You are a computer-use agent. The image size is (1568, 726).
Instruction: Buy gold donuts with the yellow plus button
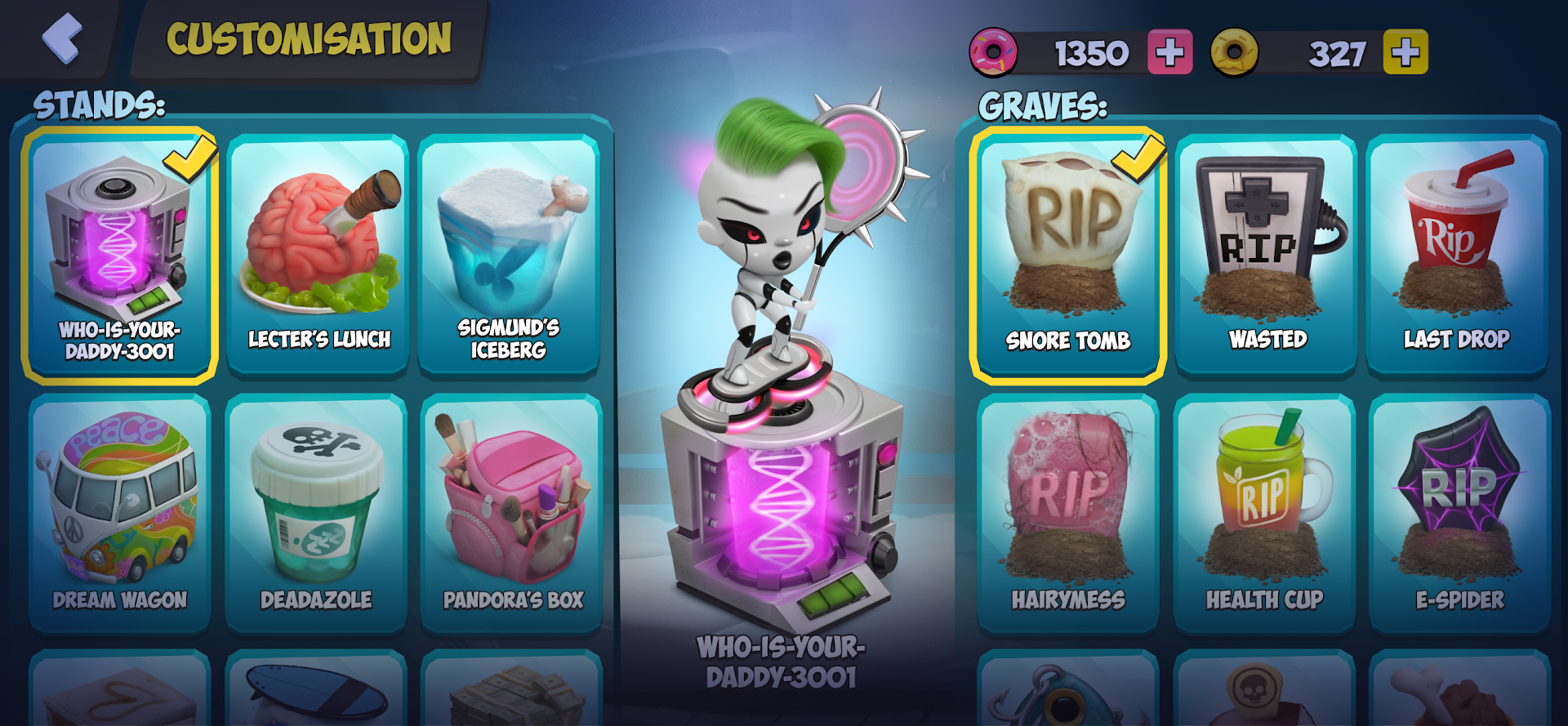tap(1405, 53)
